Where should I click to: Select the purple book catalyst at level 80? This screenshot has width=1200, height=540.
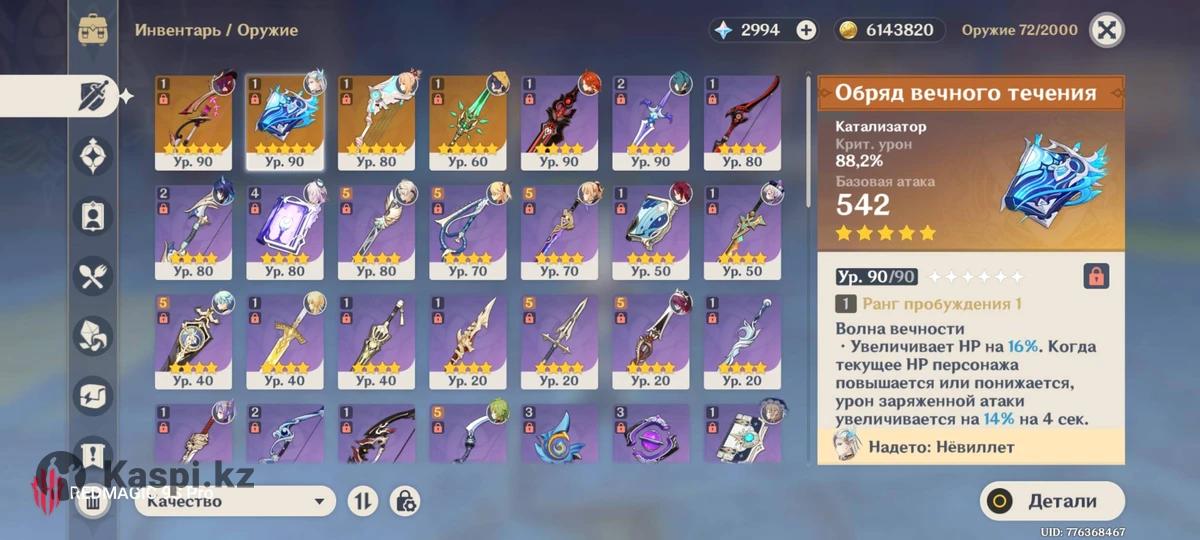tap(285, 232)
